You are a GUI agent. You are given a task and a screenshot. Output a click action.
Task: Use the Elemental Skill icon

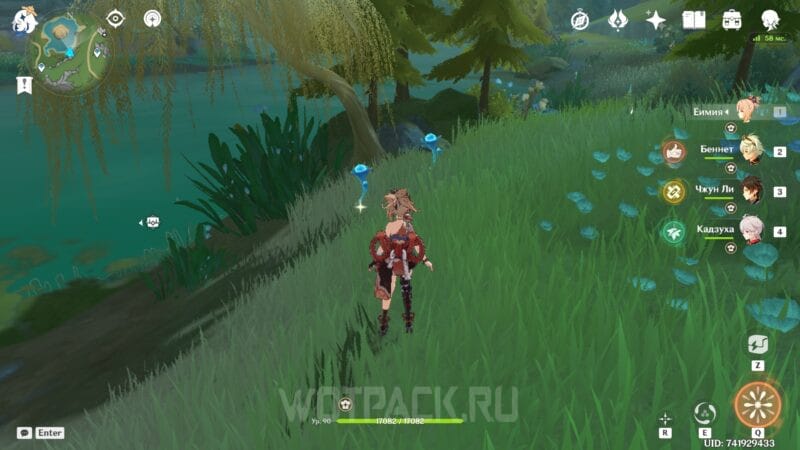(705, 414)
